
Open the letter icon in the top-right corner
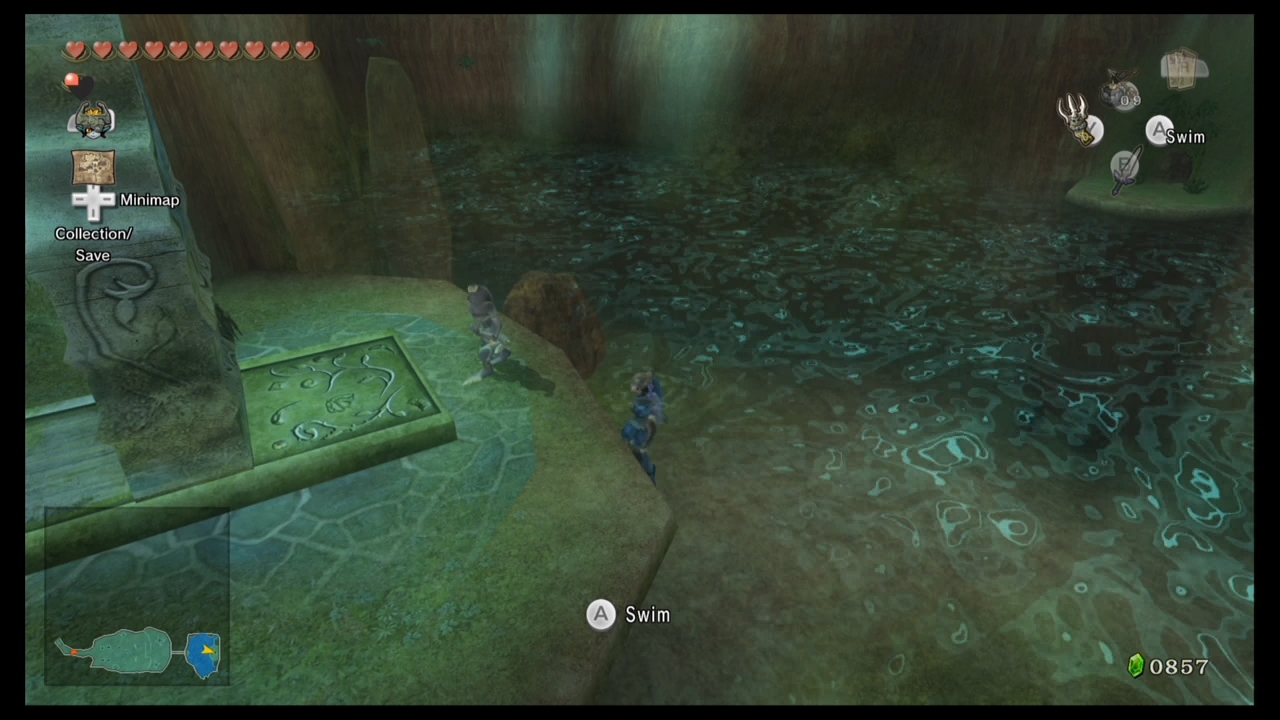1180,68
